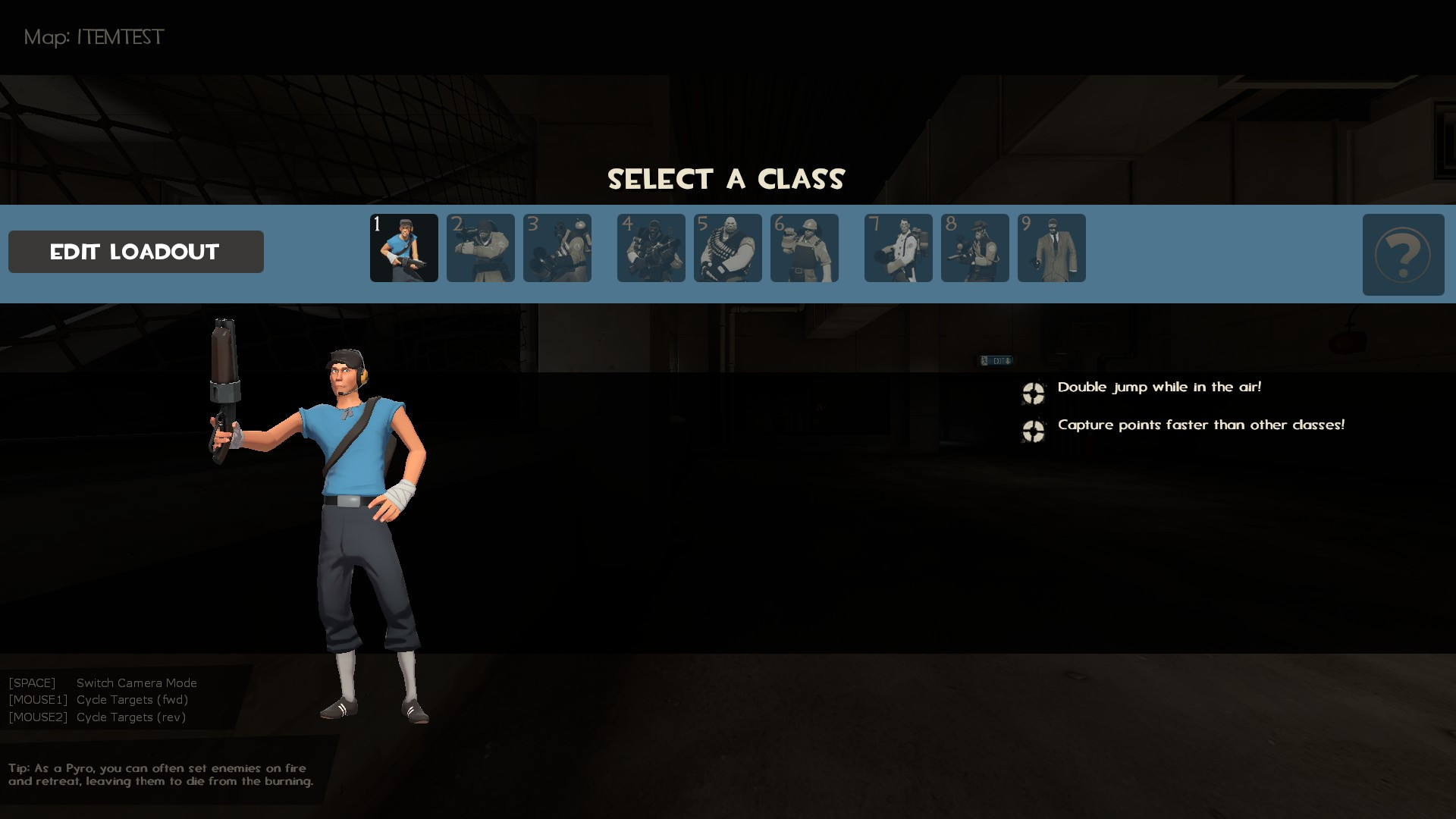This screenshot has width=1456, height=819.
Task: Click the TF2 emblem beside capture points tip
Action: tap(1033, 431)
